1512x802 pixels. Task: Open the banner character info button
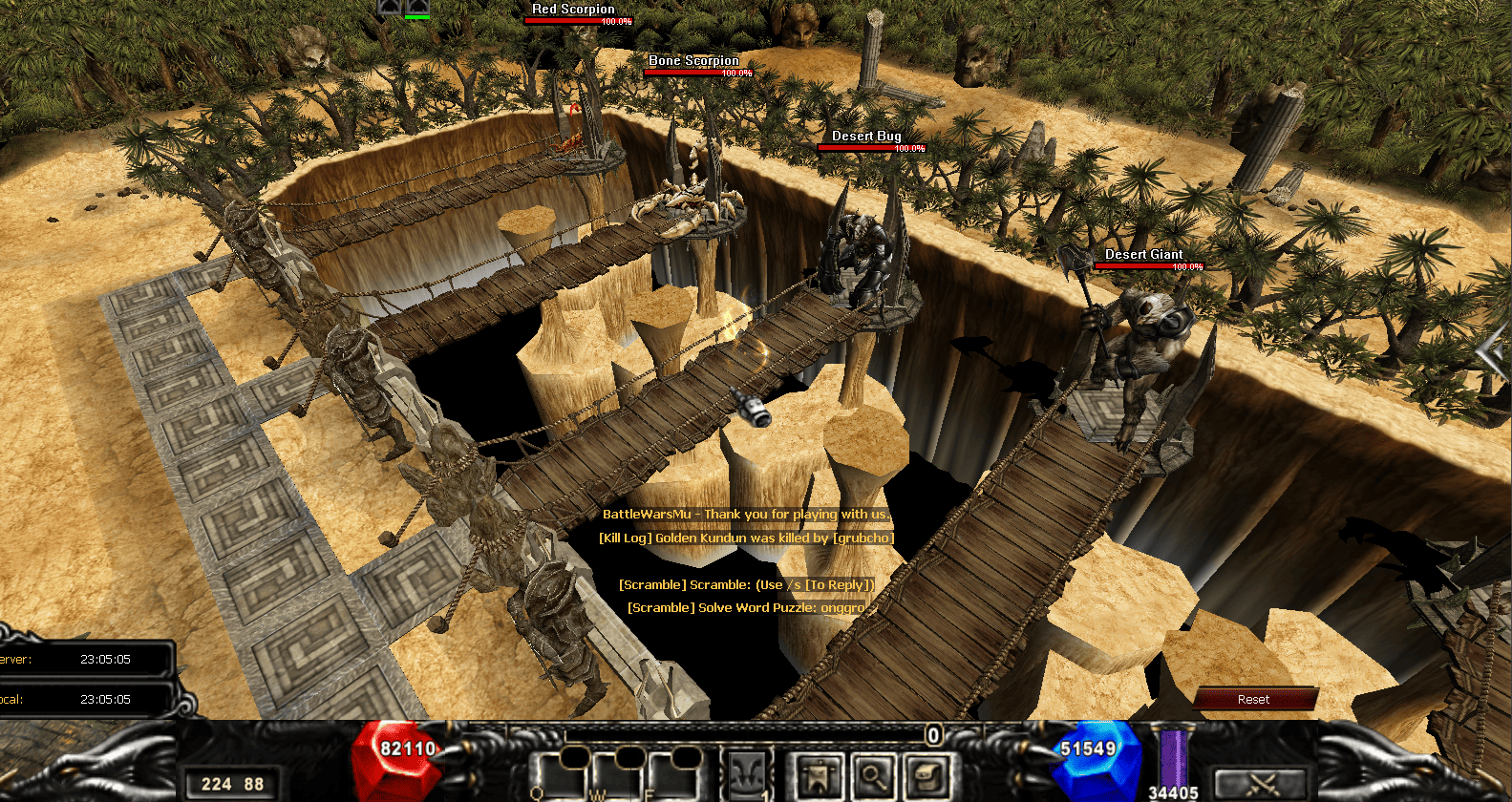(819, 775)
